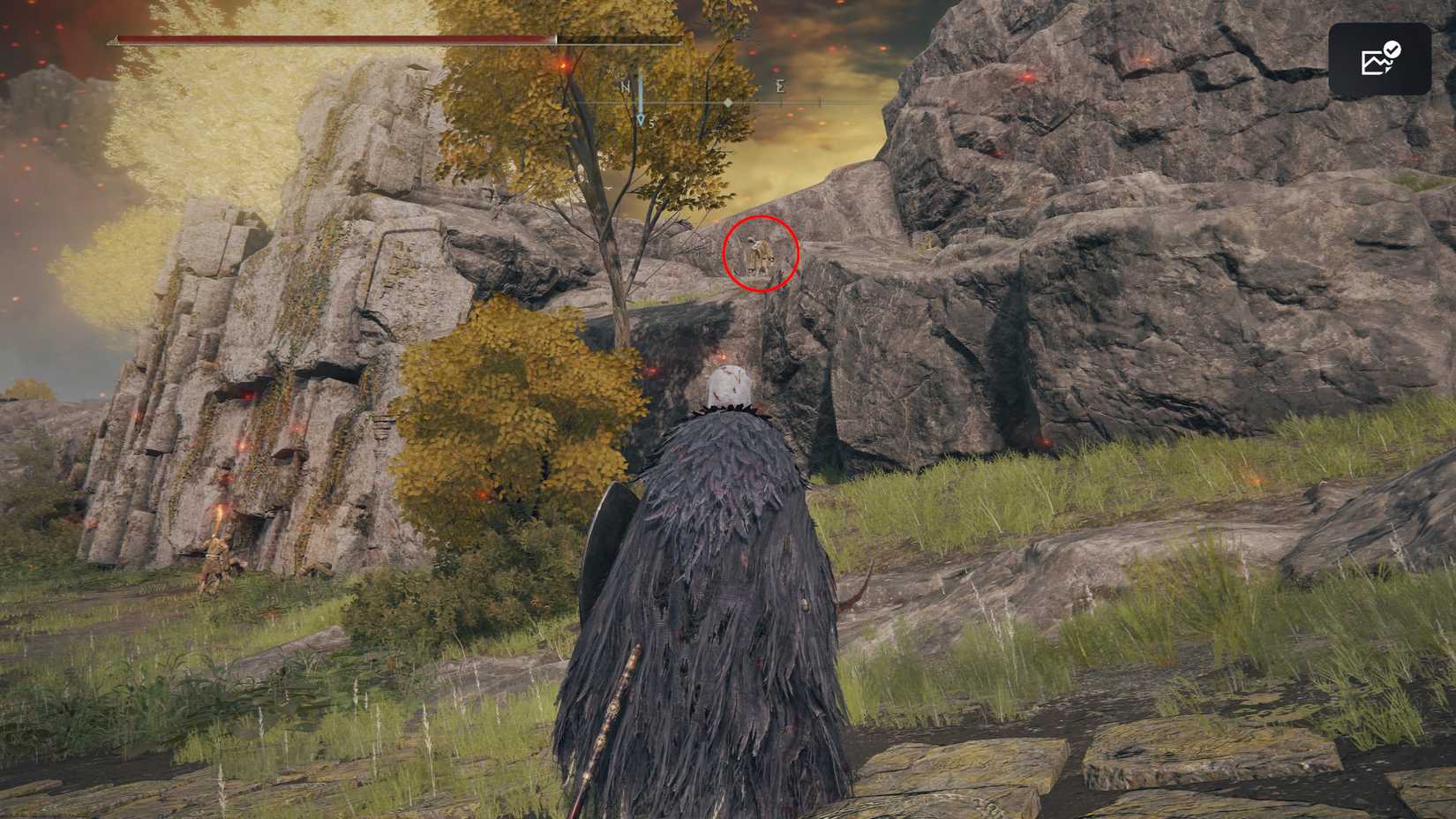The height and width of the screenshot is (819, 1456).
Task: Click the diamond waypoint marker on compass
Action: click(x=729, y=102)
